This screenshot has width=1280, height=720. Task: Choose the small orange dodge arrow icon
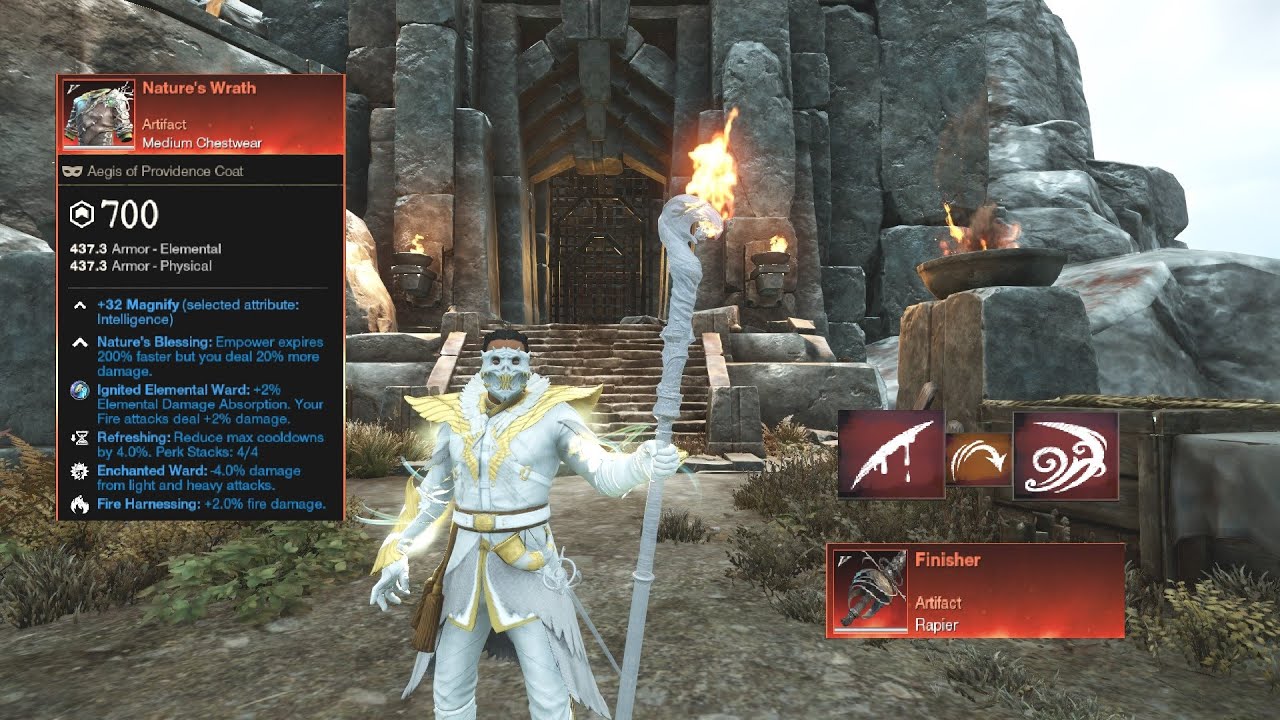[x=979, y=459]
